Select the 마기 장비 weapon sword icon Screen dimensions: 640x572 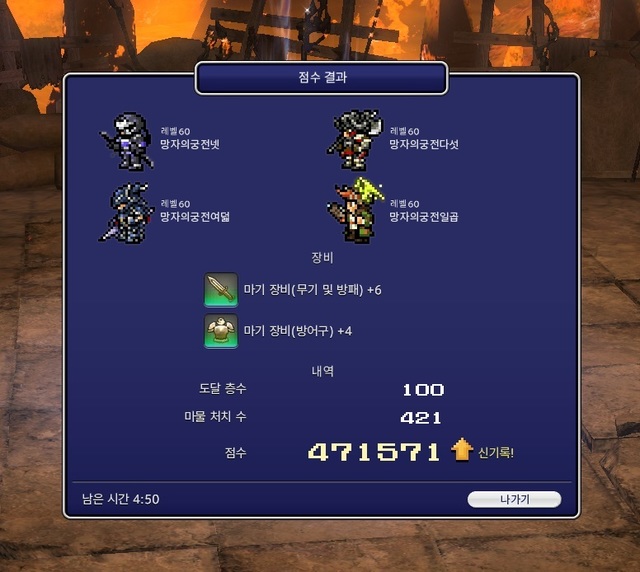(221, 289)
